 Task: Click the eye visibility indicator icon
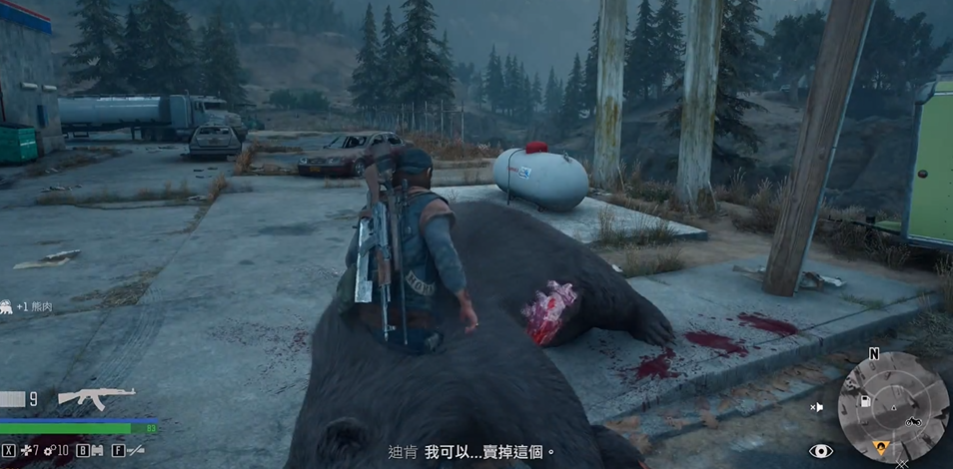coord(821,451)
